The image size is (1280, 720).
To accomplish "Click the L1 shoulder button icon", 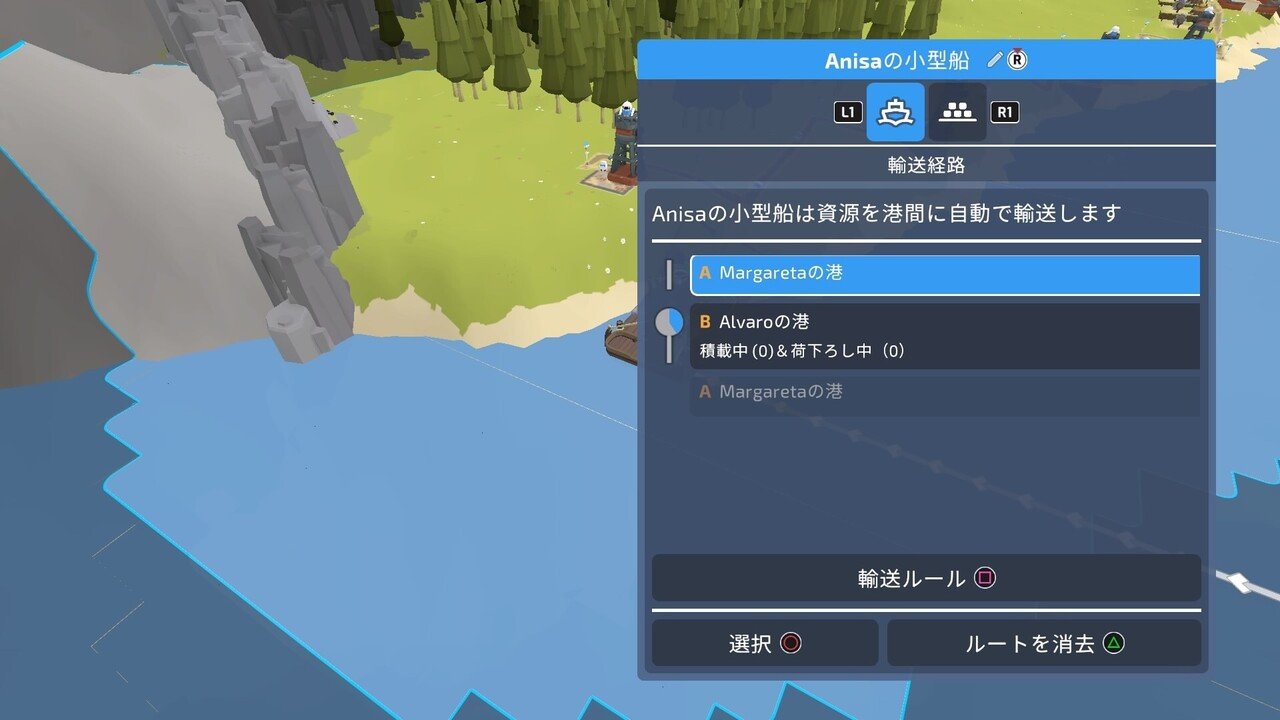I will coord(846,112).
